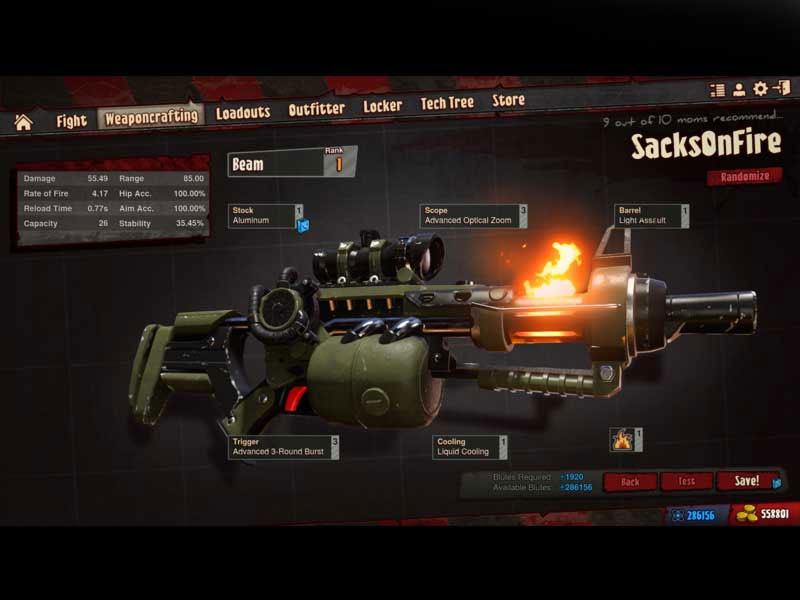800x600 pixels.
Task: Go to the home screen icon
Action: coord(23,122)
